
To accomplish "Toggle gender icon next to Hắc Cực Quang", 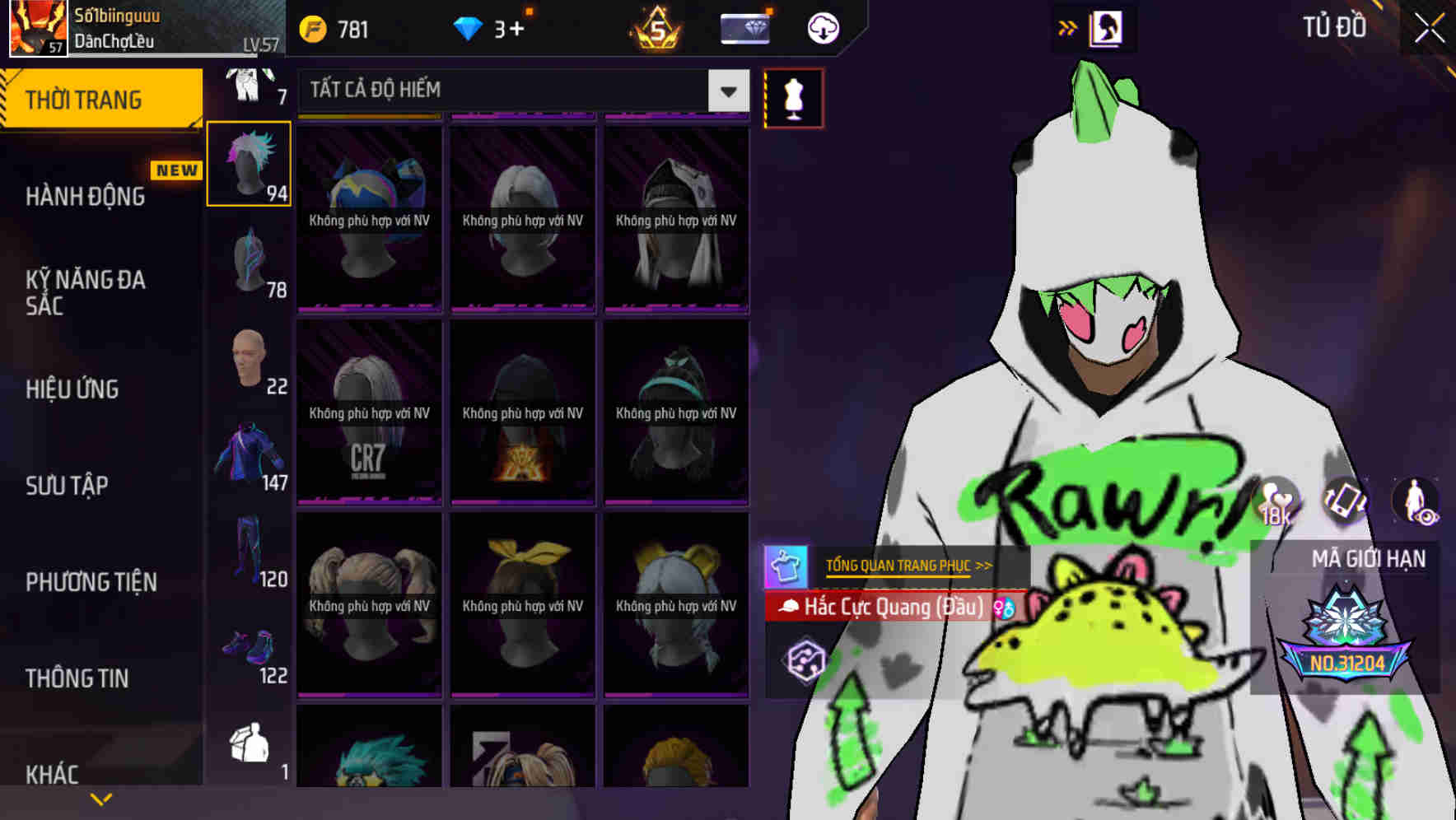I will [x=1001, y=608].
